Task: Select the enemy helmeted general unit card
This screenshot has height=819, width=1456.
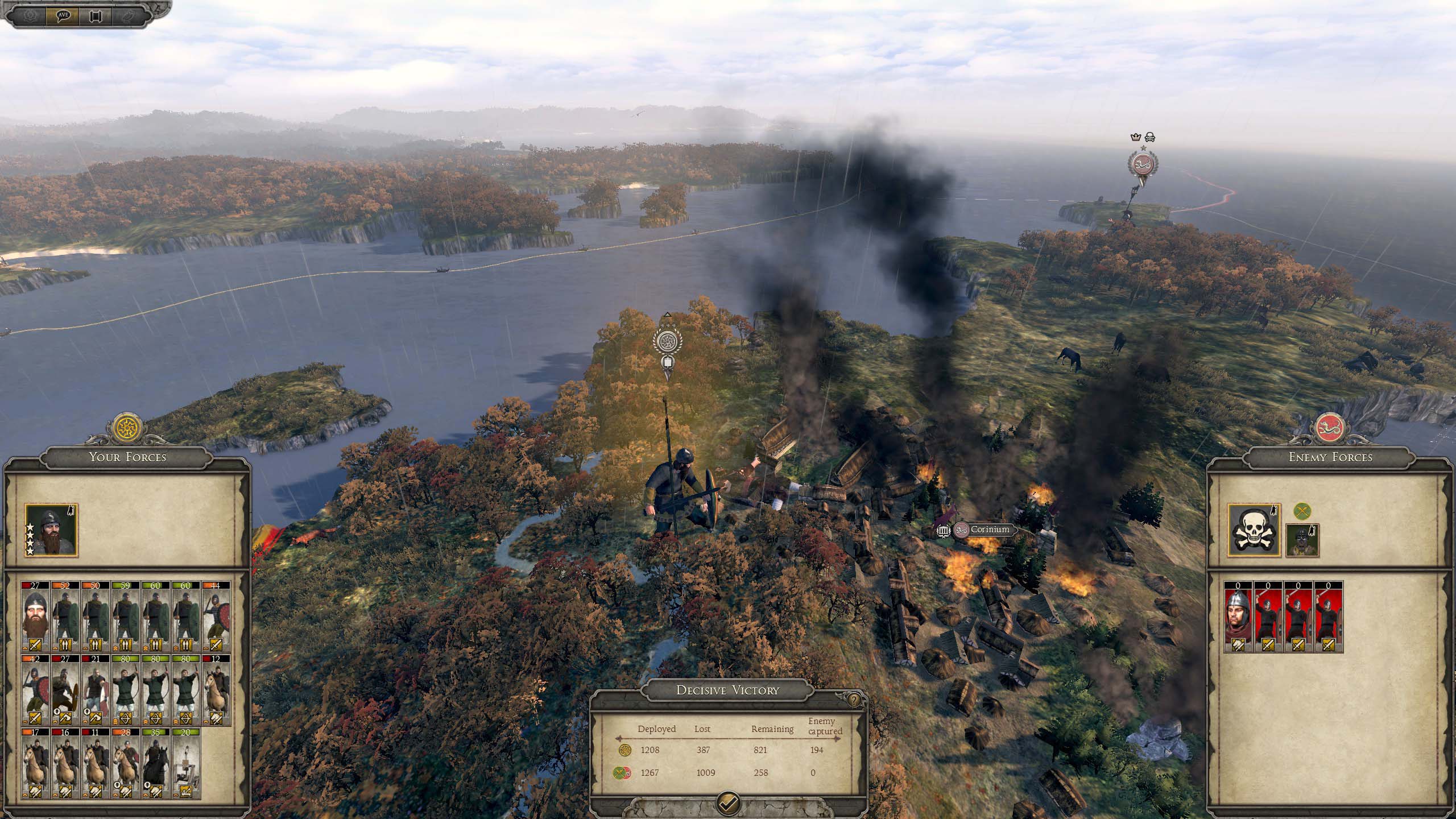Action: click(x=1238, y=617)
